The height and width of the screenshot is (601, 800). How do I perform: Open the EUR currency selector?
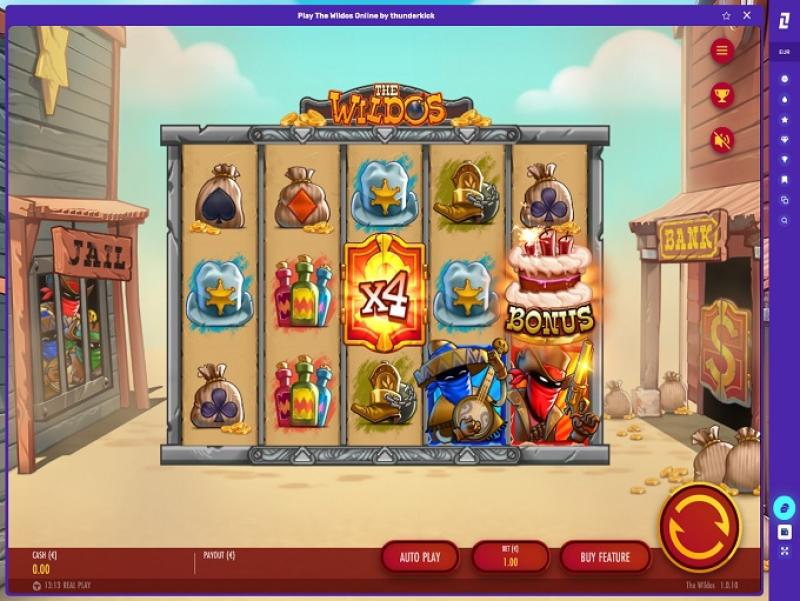785,53
